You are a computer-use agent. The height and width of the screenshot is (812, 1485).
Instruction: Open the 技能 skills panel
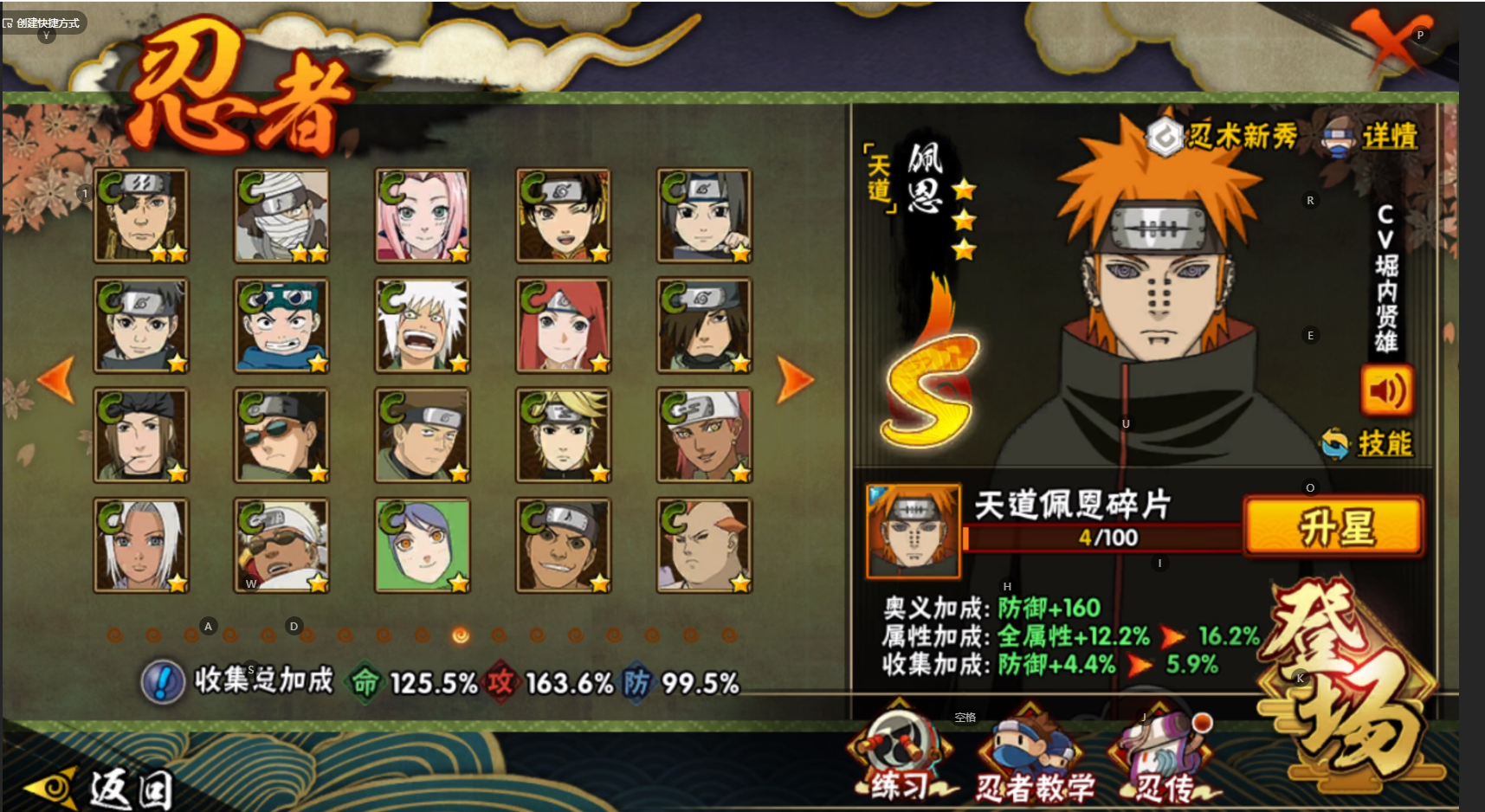tap(1370, 443)
